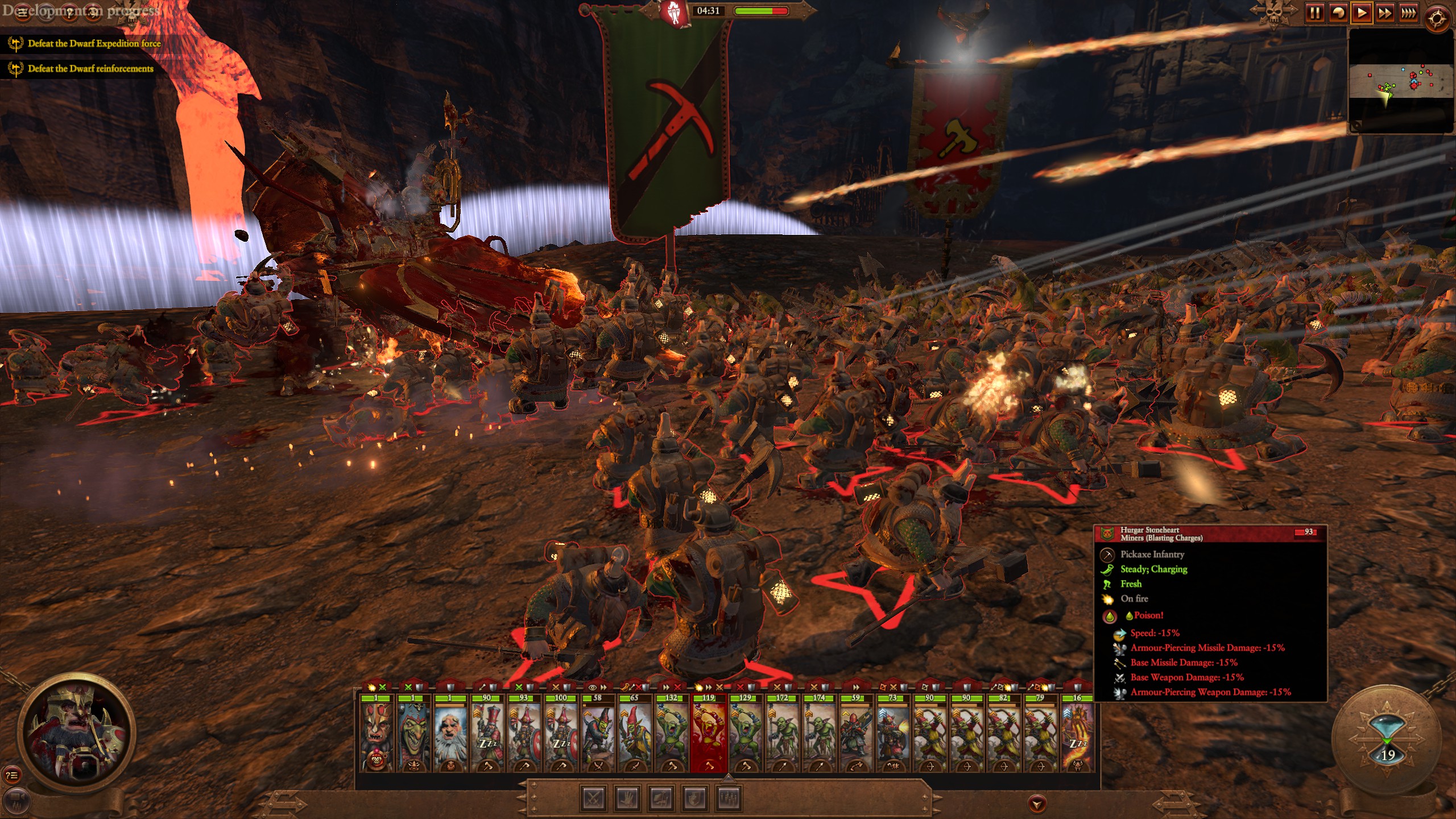Switch to double fast-forward speed
The height and width of the screenshot is (819, 1456).
coord(1385,13)
